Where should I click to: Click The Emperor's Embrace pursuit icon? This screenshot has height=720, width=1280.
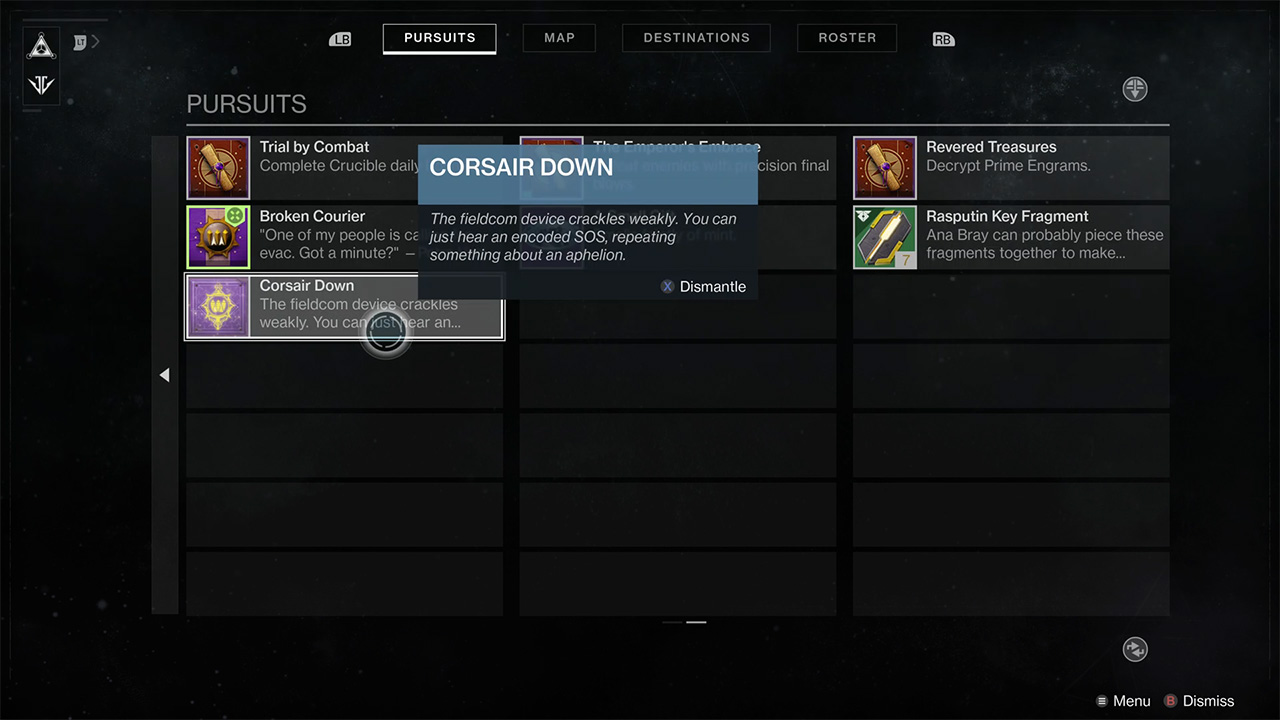551,167
